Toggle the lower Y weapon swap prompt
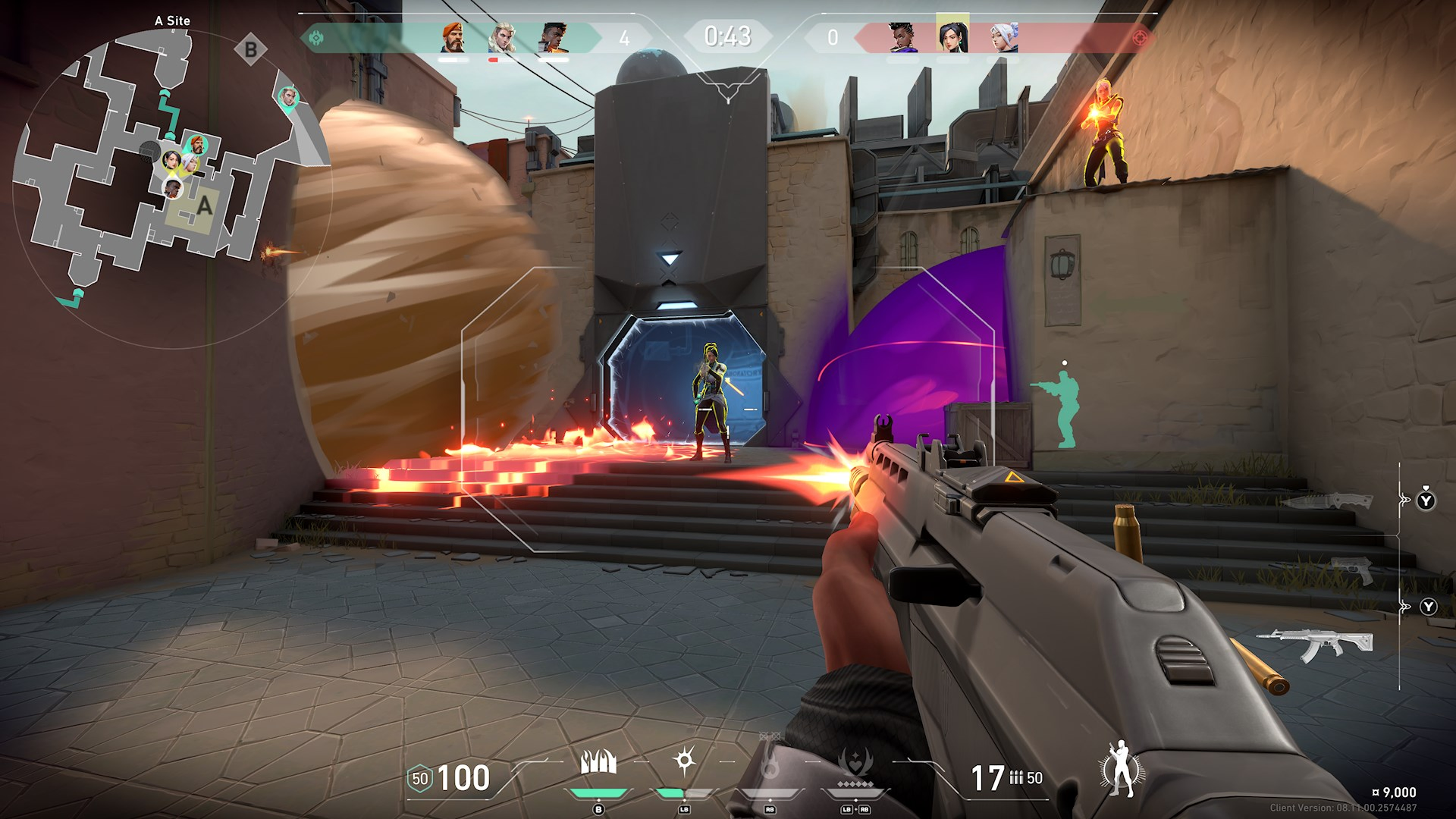1456x819 pixels. pos(1428,607)
